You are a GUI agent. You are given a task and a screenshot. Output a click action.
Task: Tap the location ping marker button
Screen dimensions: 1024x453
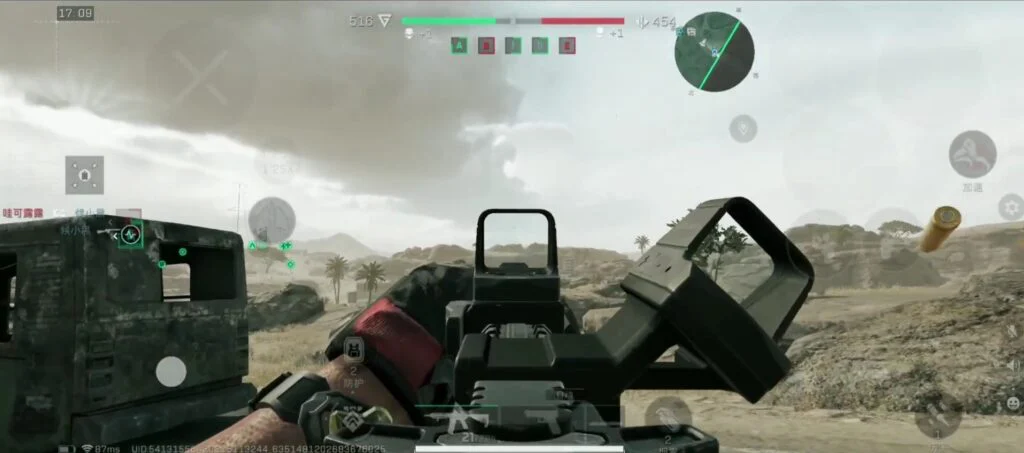[743, 128]
